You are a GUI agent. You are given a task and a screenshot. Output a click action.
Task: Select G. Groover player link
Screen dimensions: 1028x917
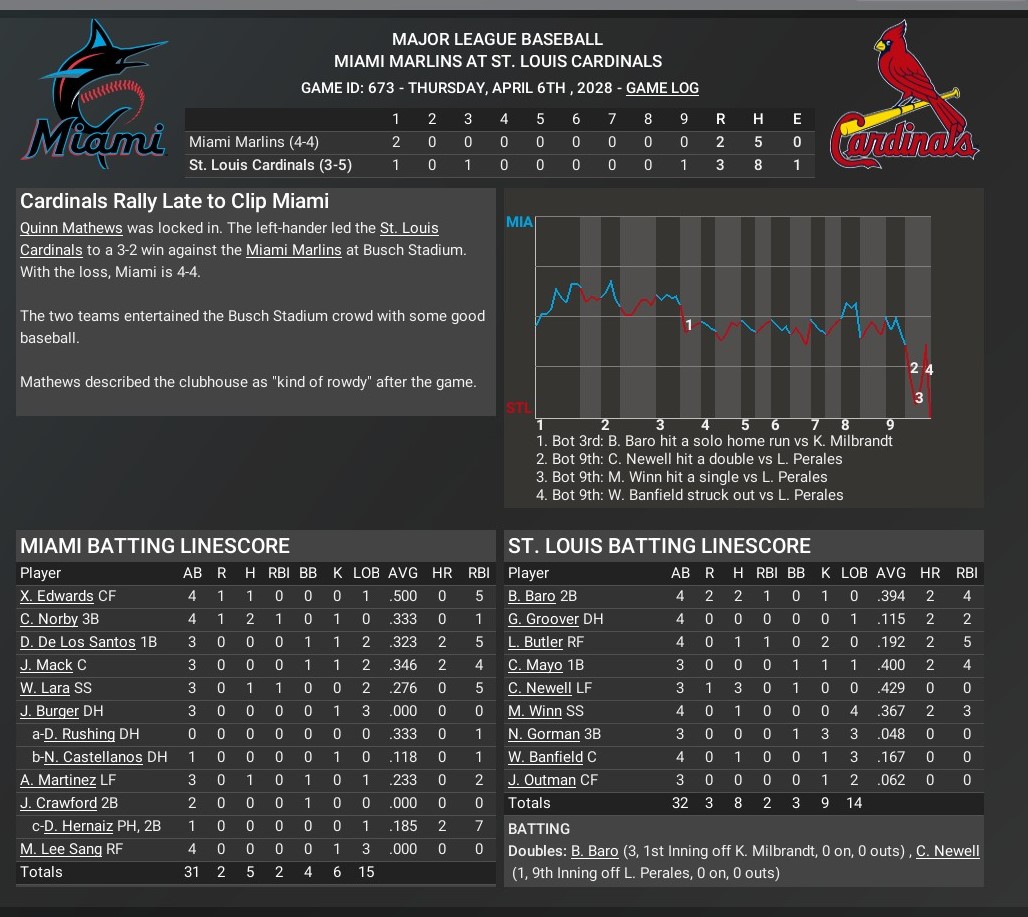click(x=543, y=619)
